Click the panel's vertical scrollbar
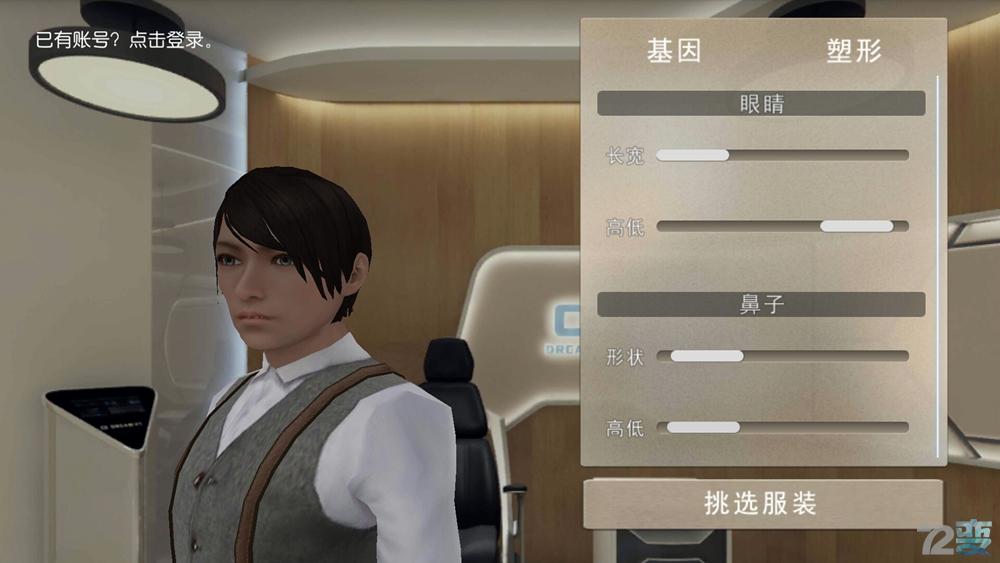Viewport: 1000px width, 563px height. pyautogui.click(x=938, y=265)
